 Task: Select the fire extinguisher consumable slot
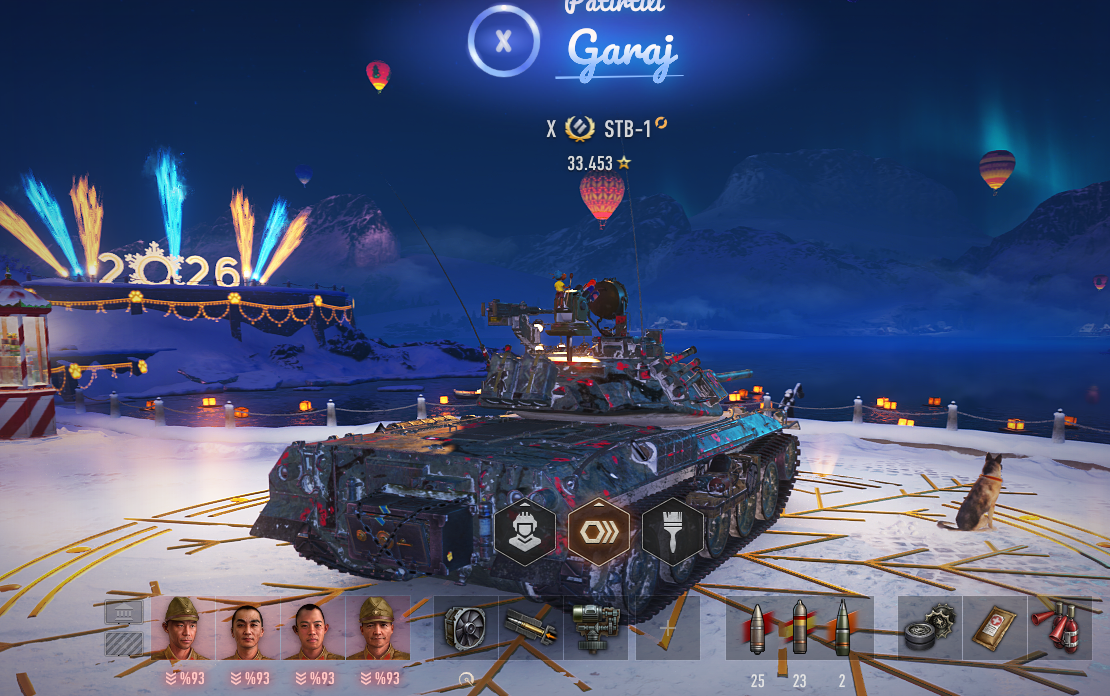point(1060,629)
